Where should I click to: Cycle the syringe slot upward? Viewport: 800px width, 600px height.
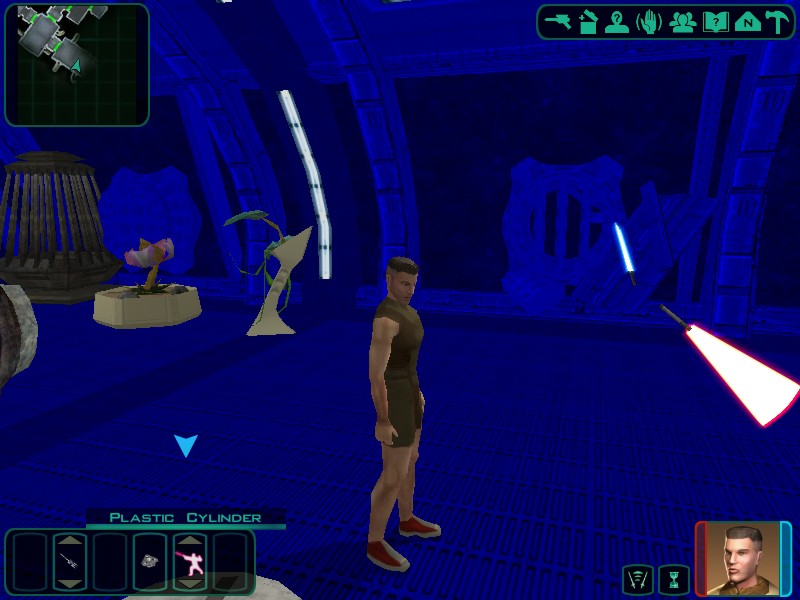click(x=70, y=540)
